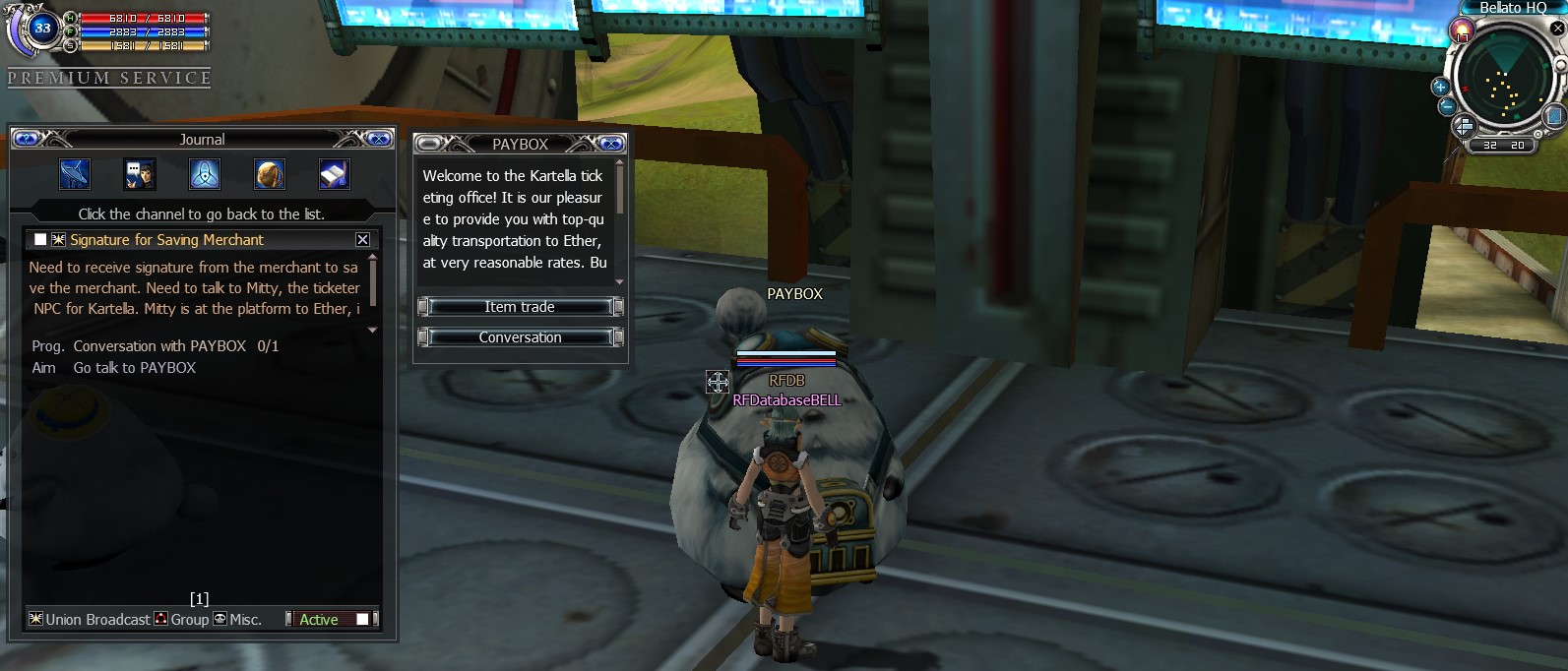Toggle the Active quest checkbox
Screen dimensions: 1568x671
(362, 619)
